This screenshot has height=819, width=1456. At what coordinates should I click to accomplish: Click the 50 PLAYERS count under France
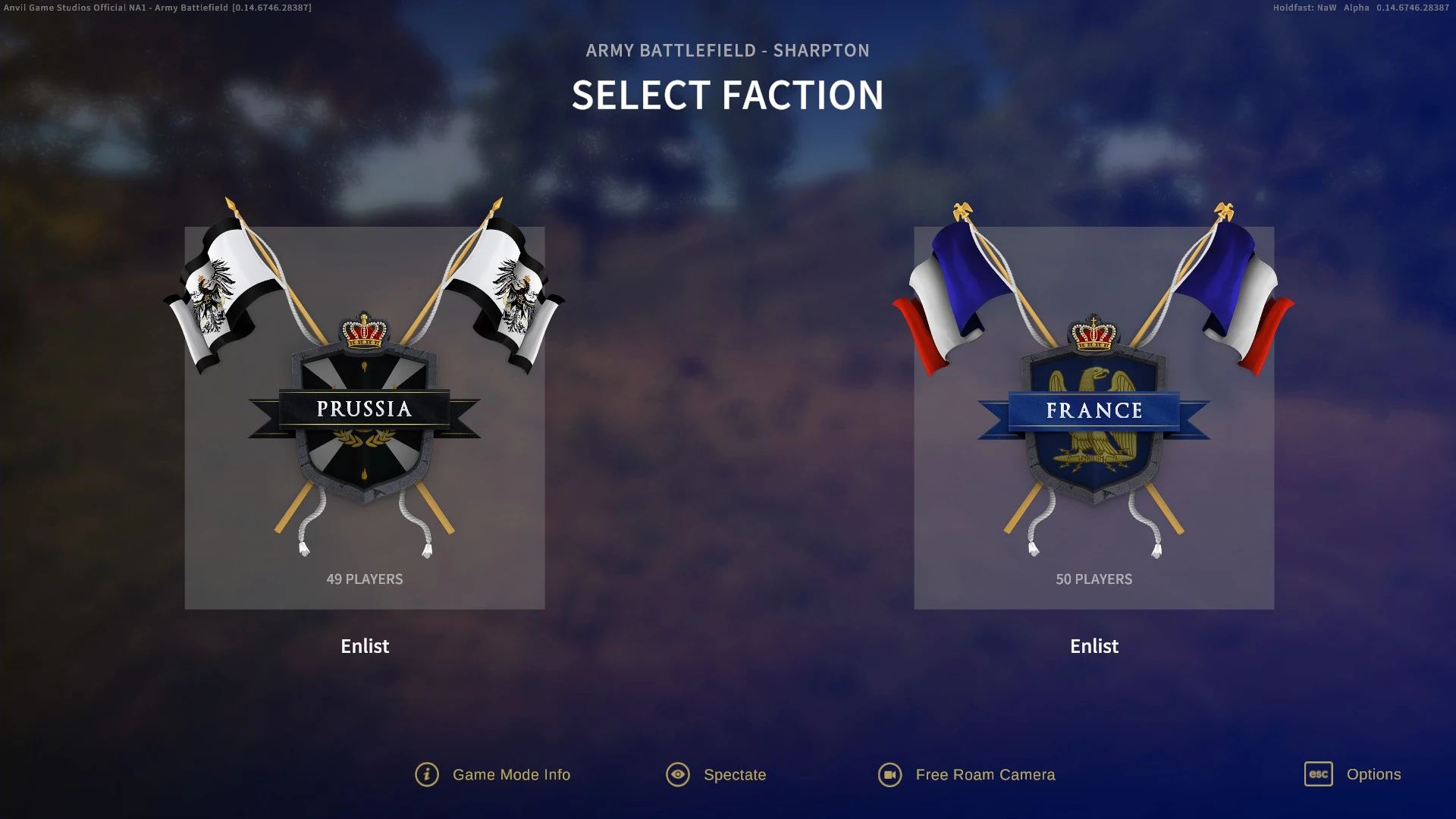point(1094,579)
